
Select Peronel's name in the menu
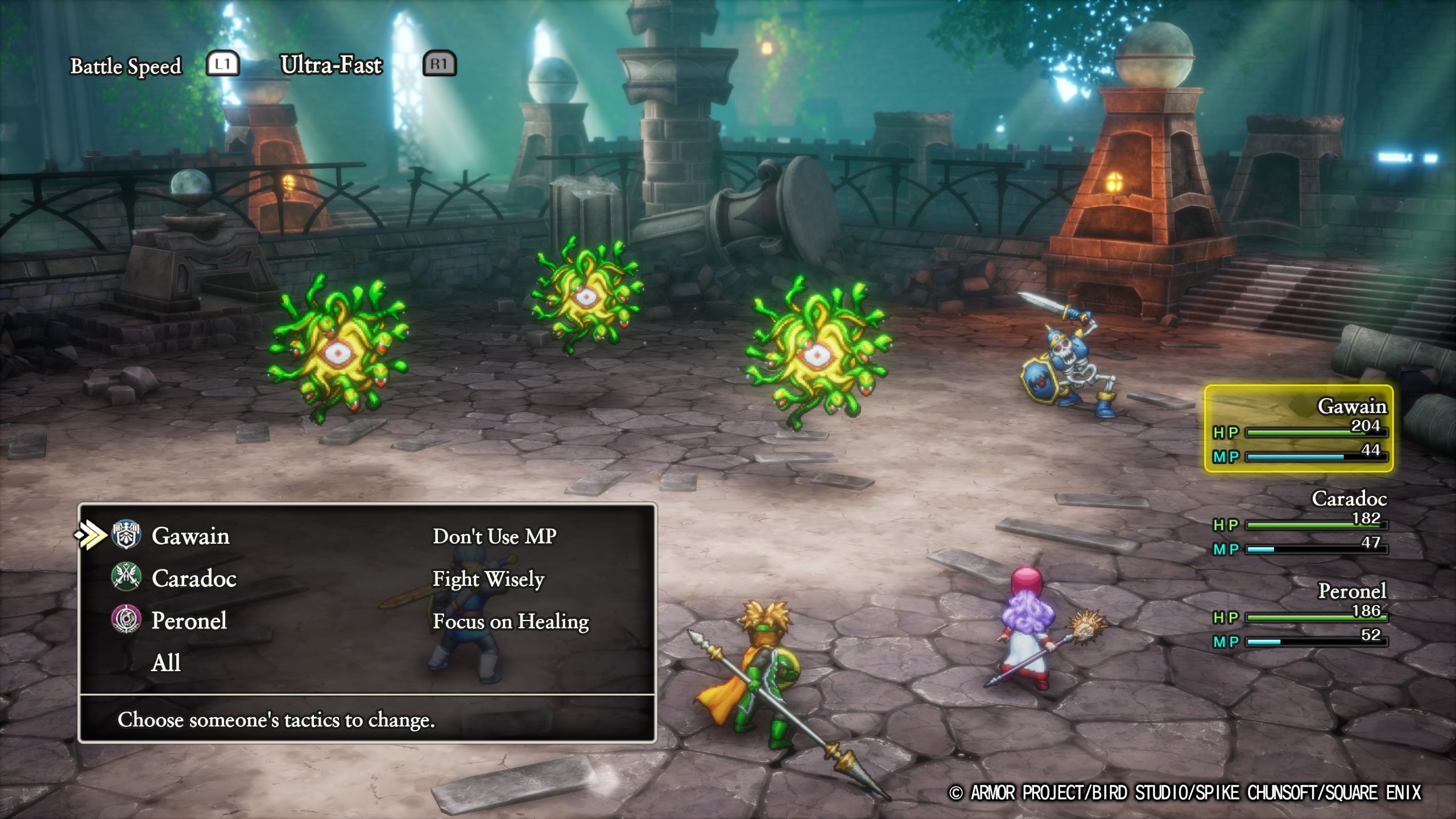pyautogui.click(x=189, y=621)
